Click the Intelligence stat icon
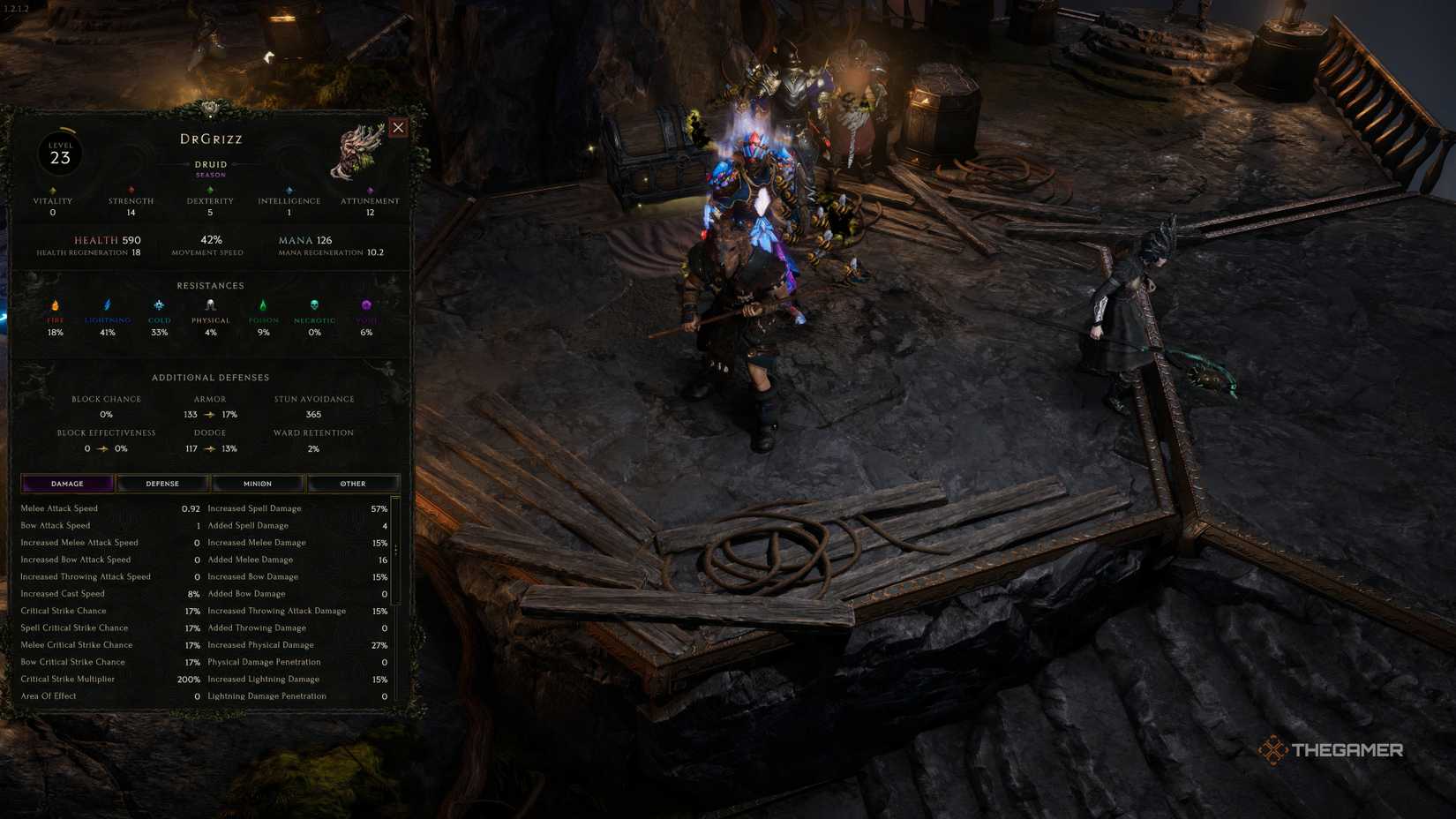 289,189
